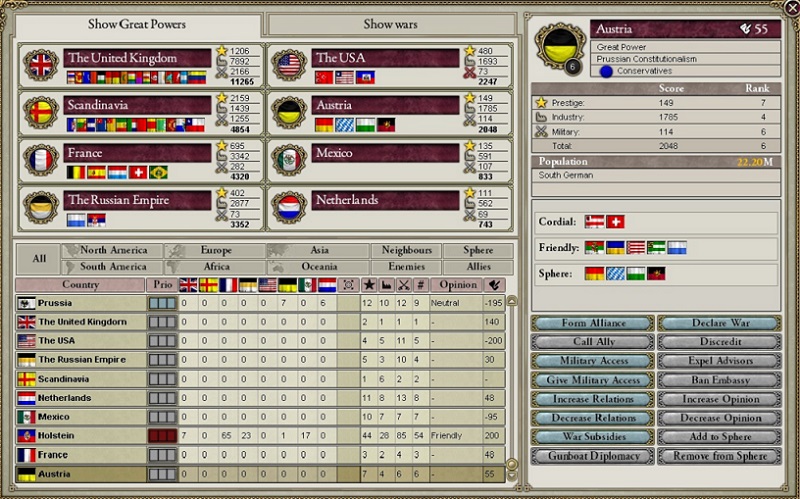
Task: Select the Show Great Powers tab
Action: 137,24
